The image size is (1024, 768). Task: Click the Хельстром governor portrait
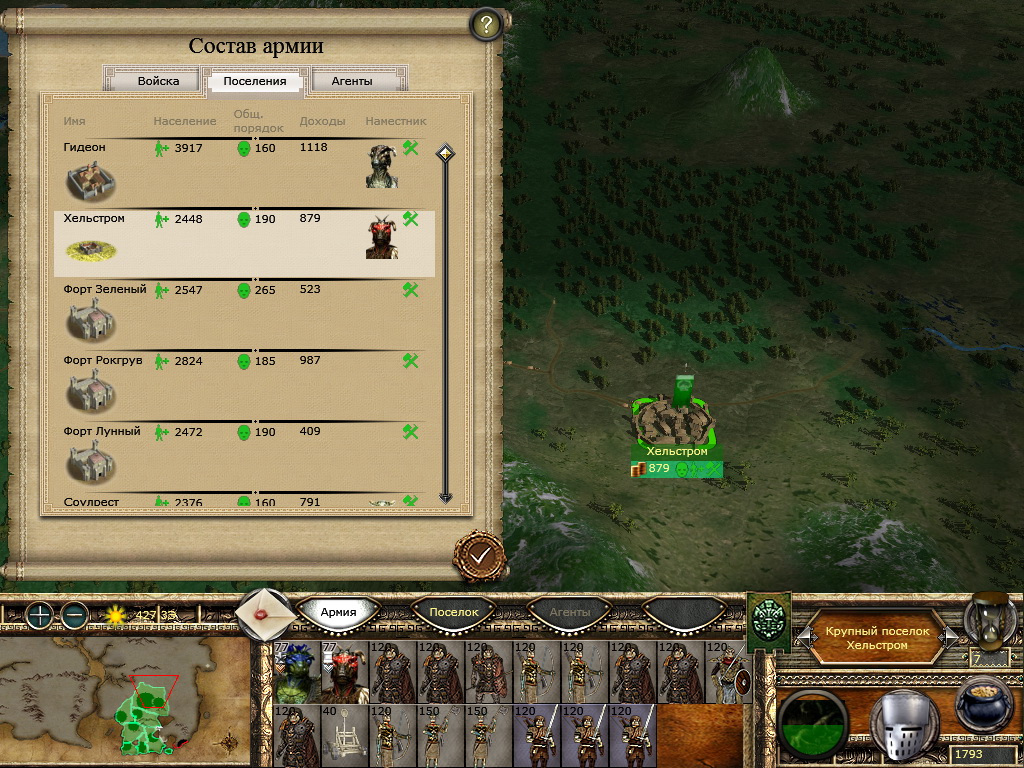coord(382,237)
